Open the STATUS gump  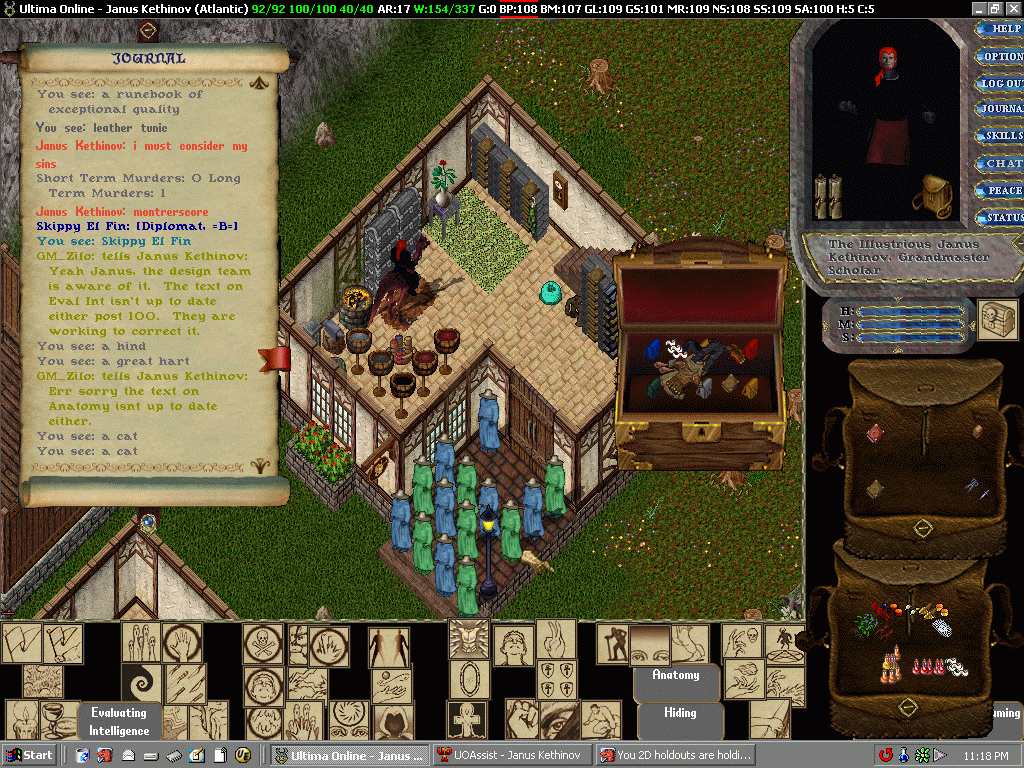pos(1001,217)
